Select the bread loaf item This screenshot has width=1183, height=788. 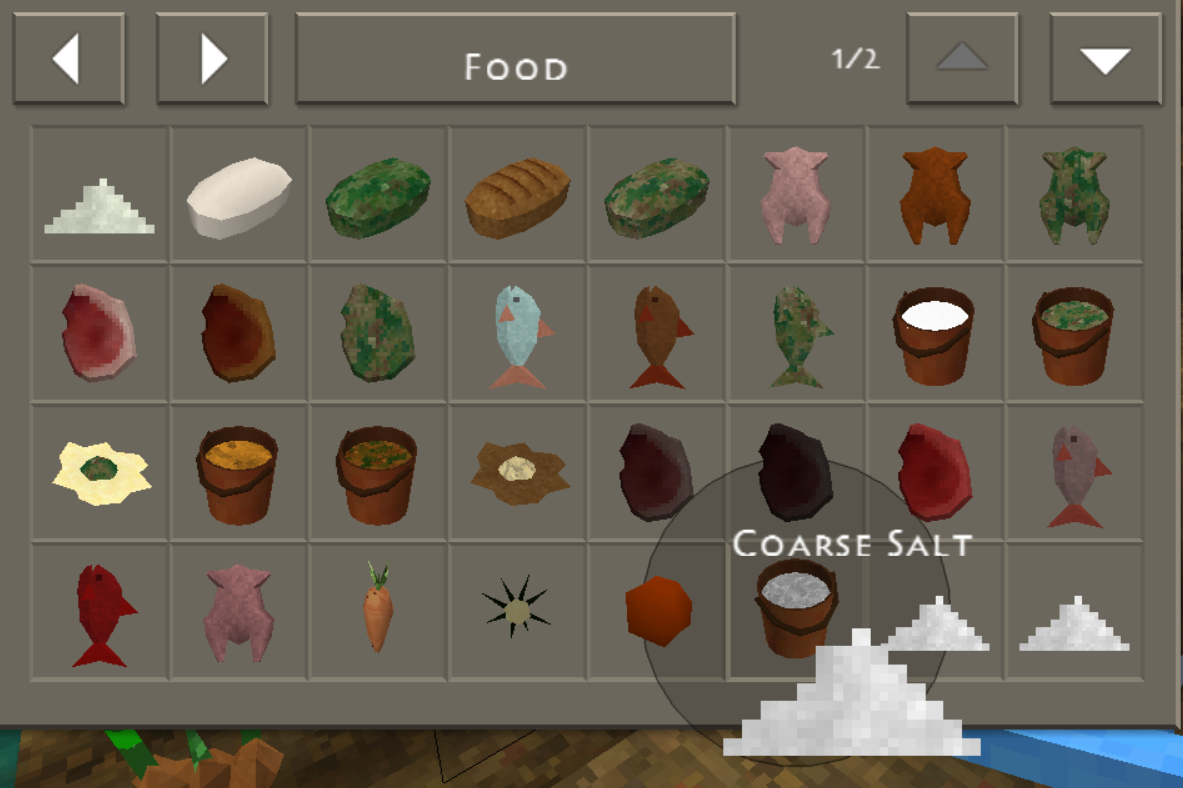pos(517,196)
